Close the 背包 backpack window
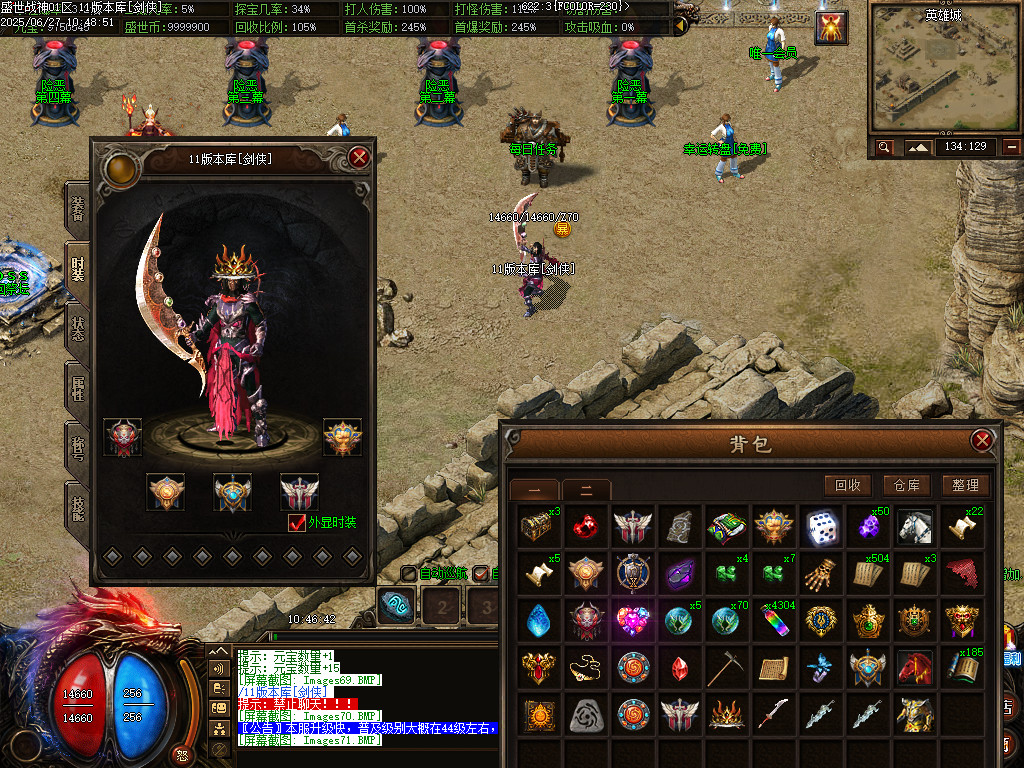Viewport: 1024px width, 768px height. 982,440
